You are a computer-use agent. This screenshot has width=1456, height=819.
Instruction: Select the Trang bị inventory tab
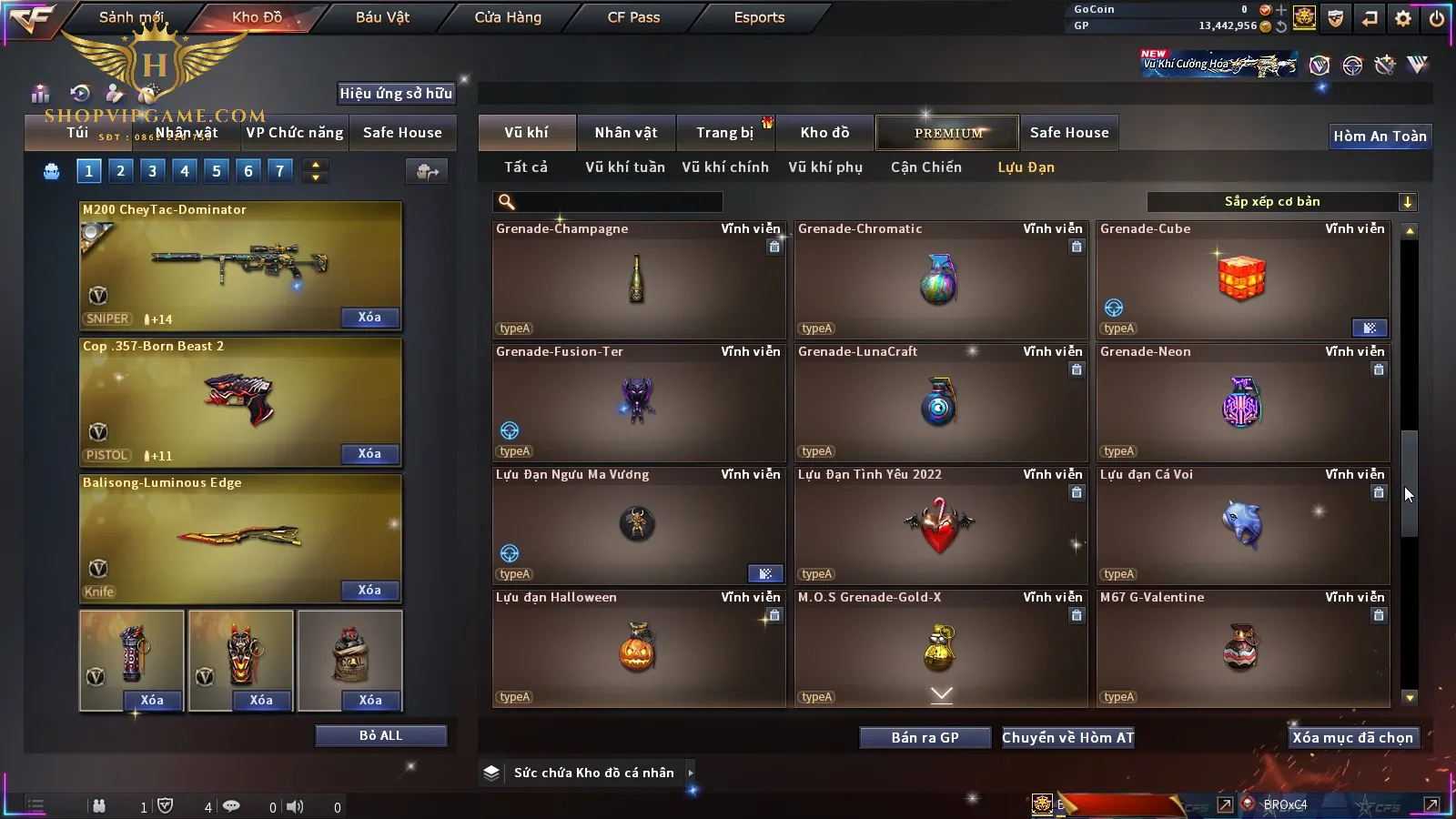click(725, 133)
